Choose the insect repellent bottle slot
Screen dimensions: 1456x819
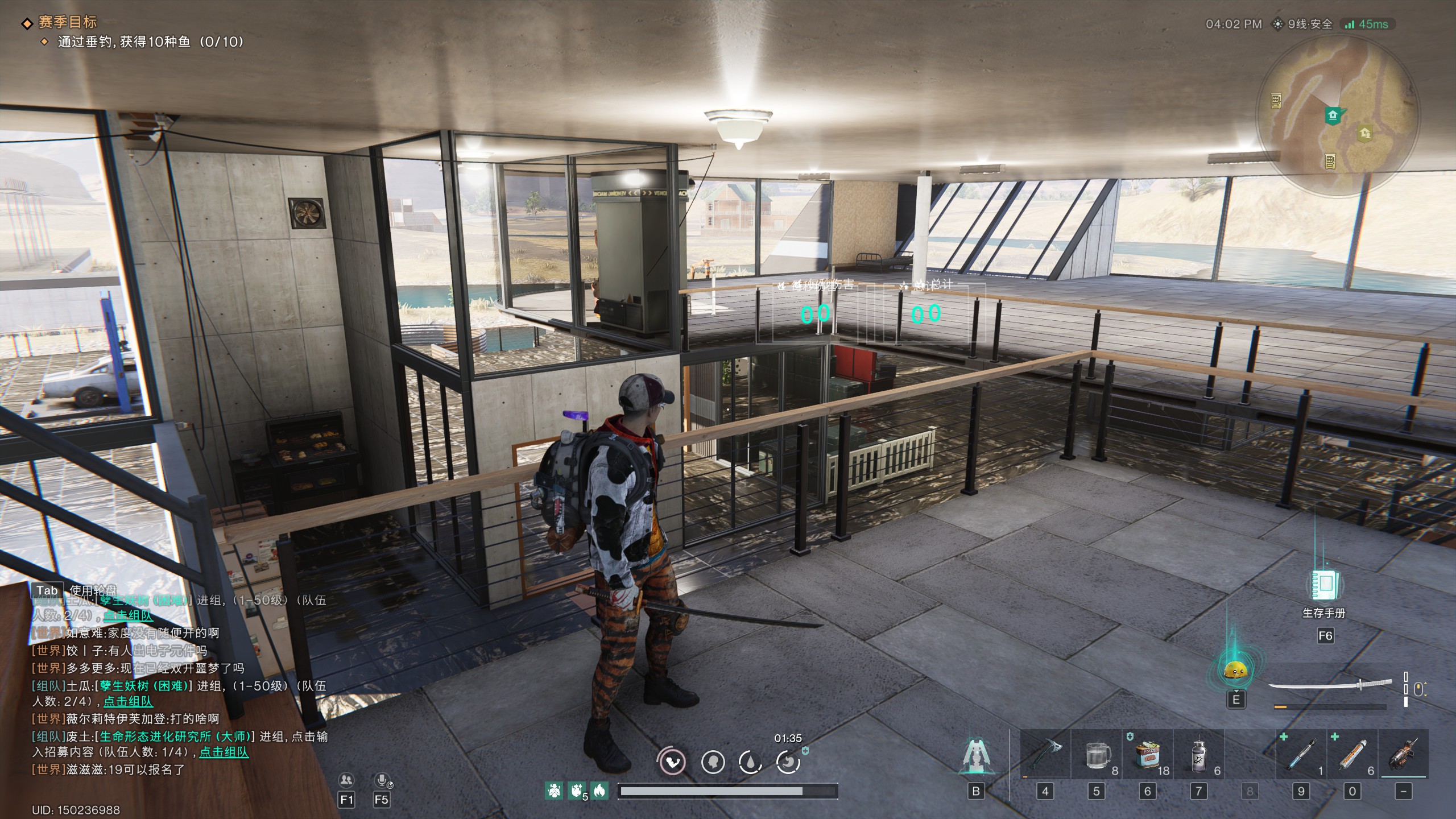pos(1199,755)
